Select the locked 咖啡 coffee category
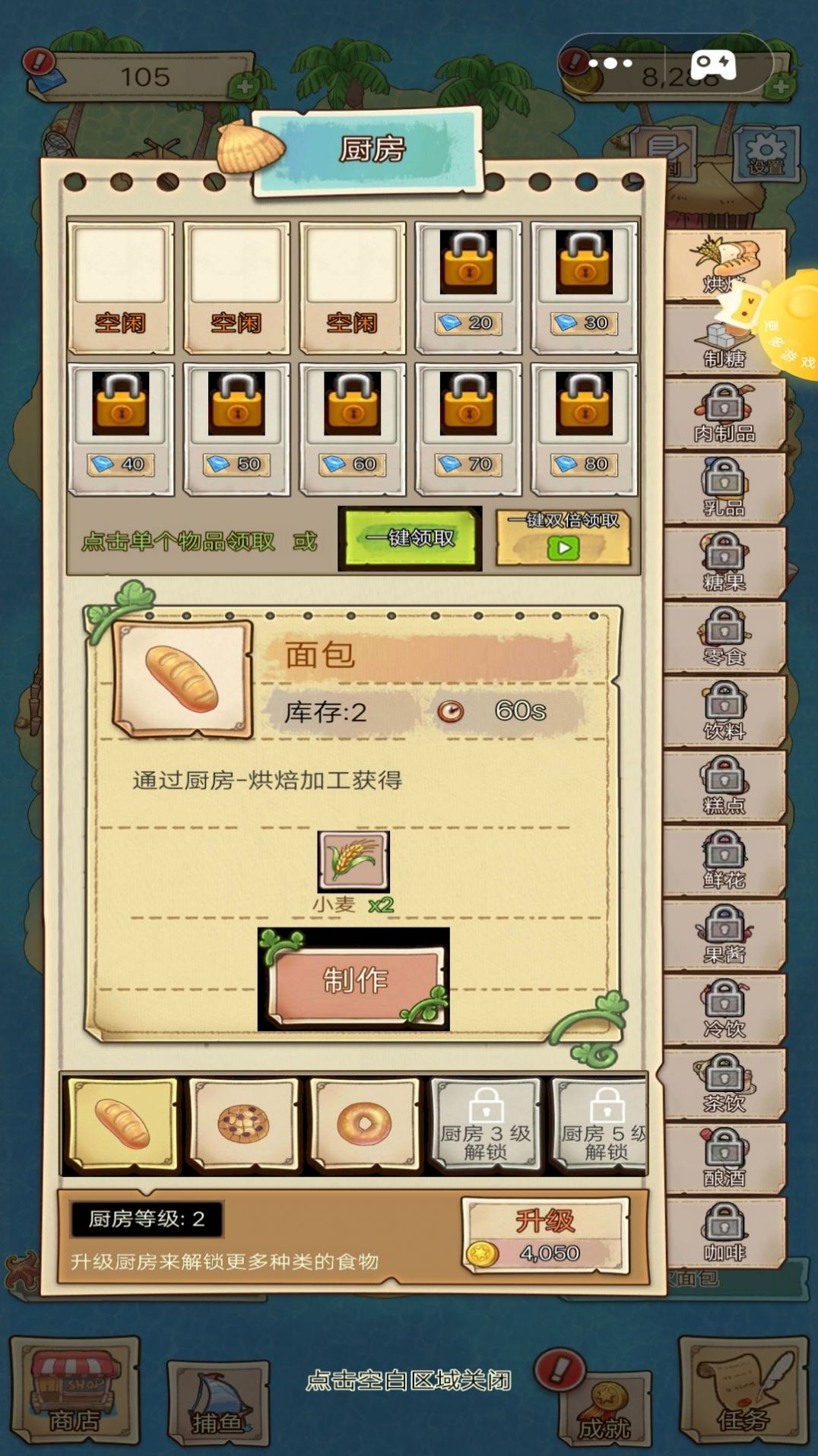The height and width of the screenshot is (1456, 818). click(724, 1233)
